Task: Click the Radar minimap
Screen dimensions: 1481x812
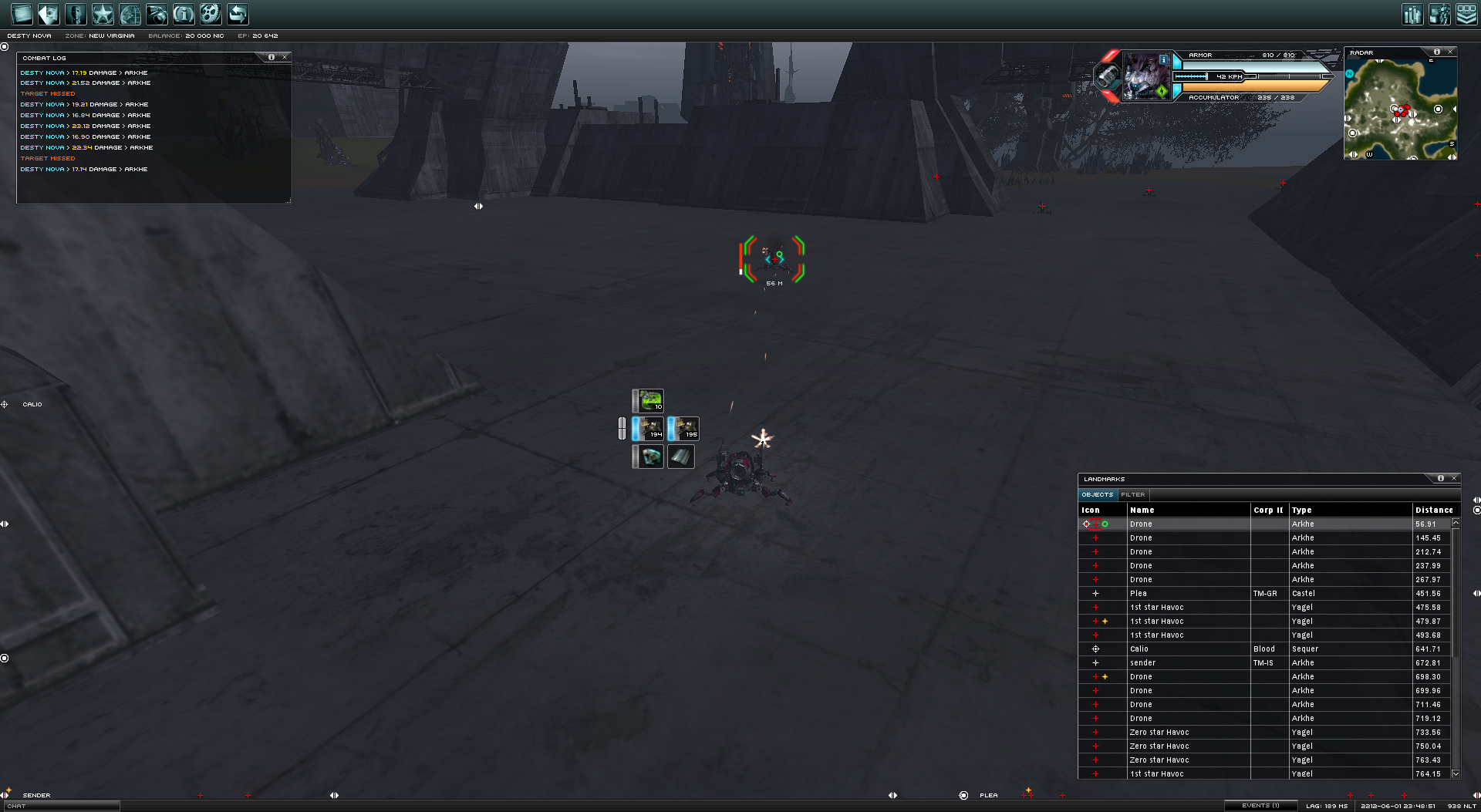Action: tap(1400, 109)
